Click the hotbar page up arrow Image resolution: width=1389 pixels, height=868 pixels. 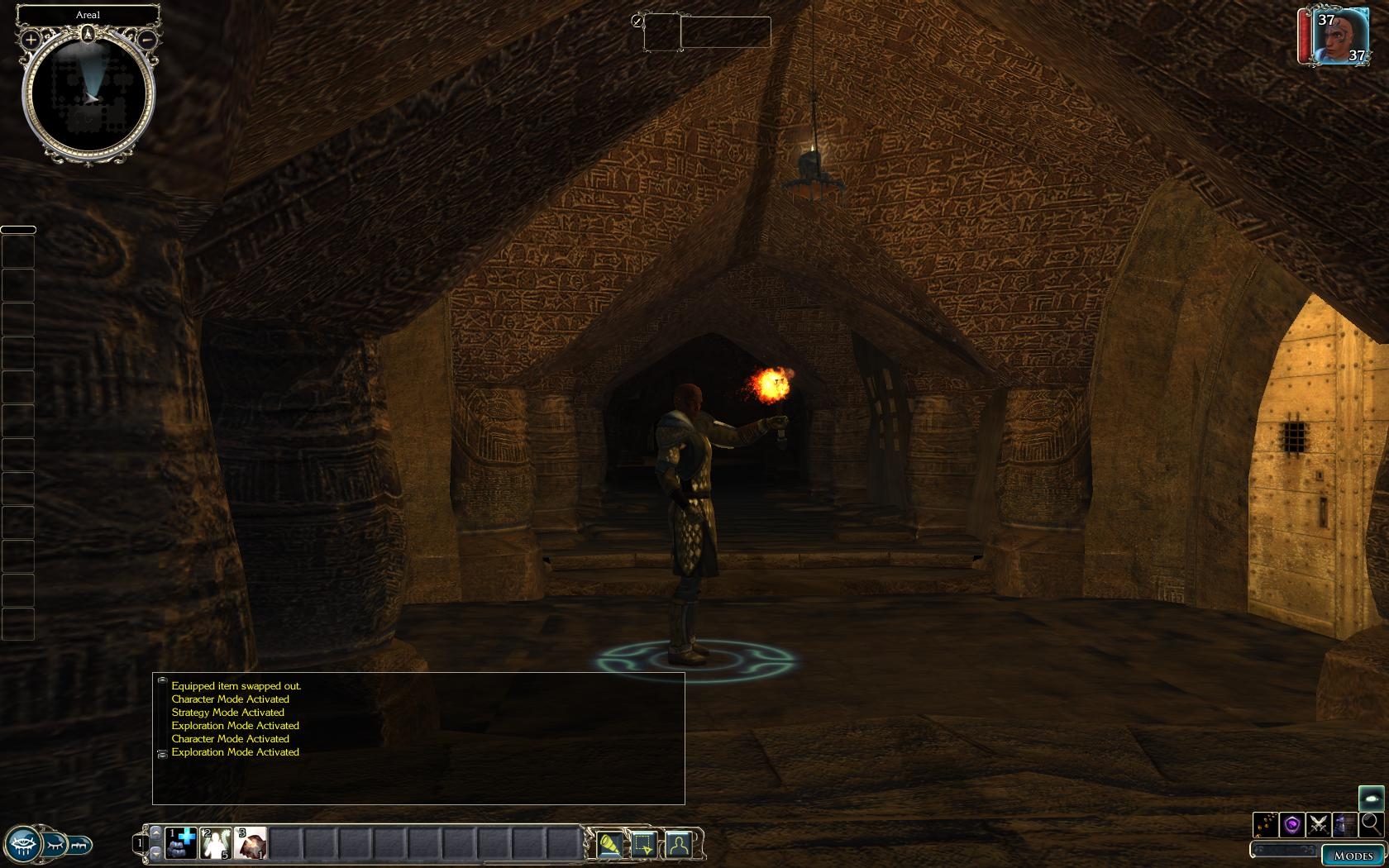[x=156, y=831]
